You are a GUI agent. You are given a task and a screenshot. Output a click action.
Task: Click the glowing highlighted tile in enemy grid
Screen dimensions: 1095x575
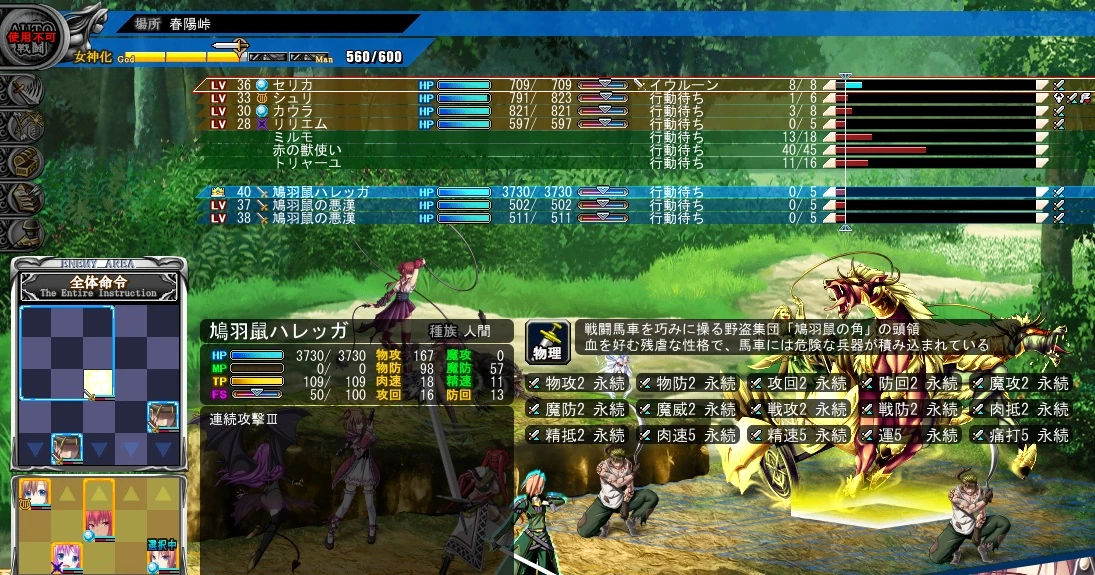pyautogui.click(x=98, y=383)
